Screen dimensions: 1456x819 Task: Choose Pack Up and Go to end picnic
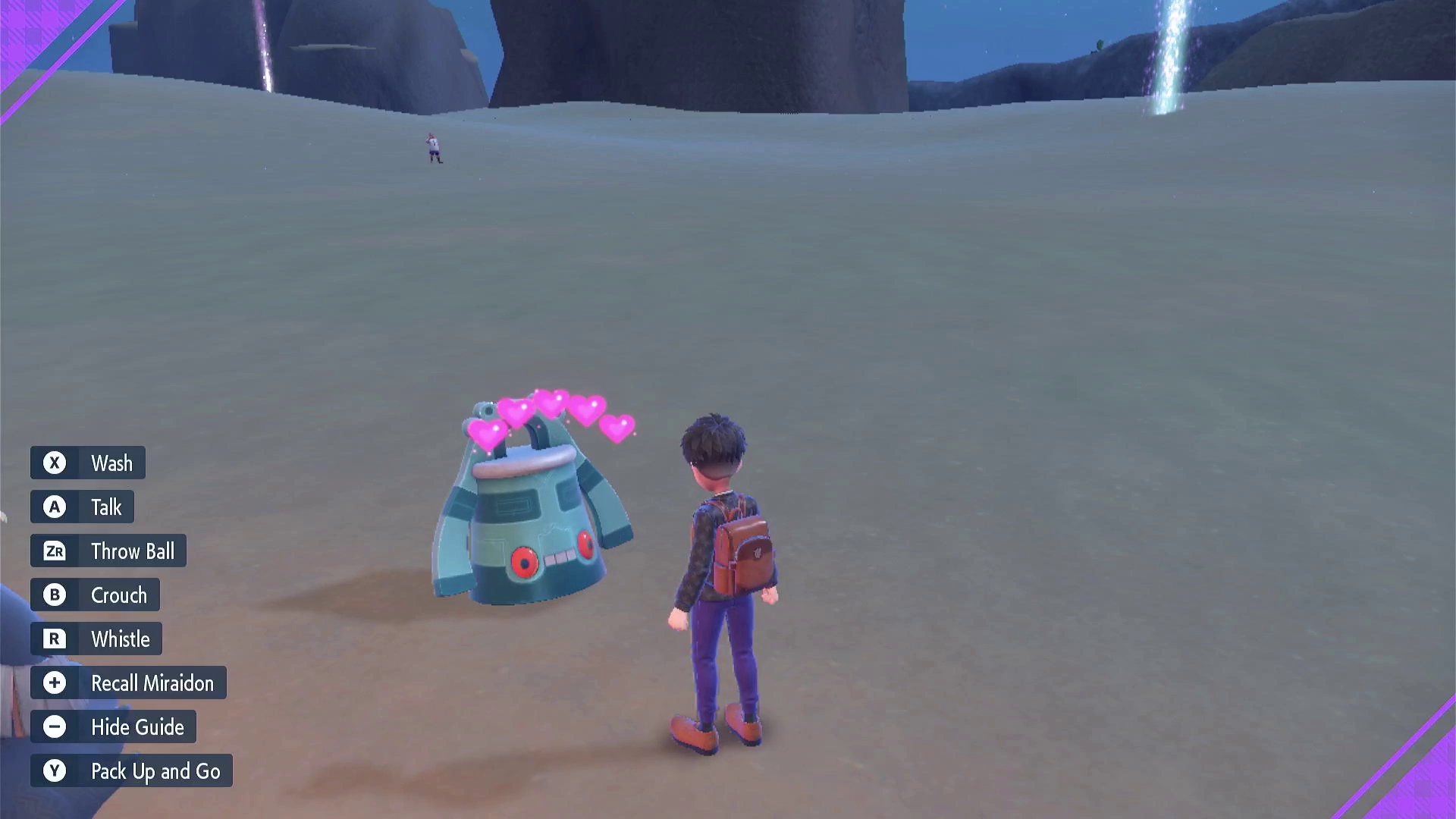tap(155, 770)
